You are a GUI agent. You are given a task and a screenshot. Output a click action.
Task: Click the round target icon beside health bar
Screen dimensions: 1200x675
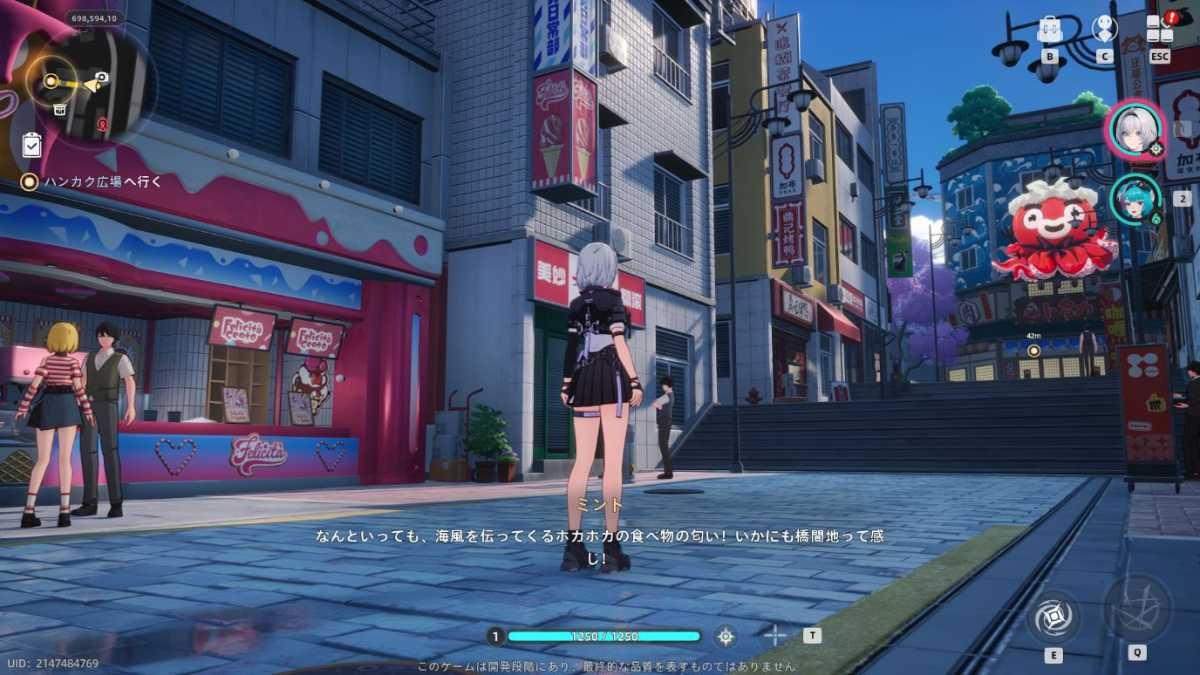point(726,635)
